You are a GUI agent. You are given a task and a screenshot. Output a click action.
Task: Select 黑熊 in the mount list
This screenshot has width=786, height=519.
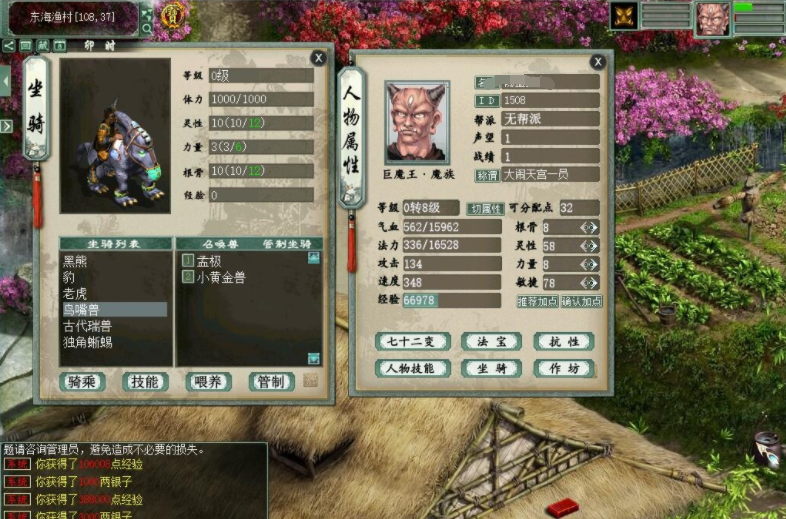click(76, 261)
